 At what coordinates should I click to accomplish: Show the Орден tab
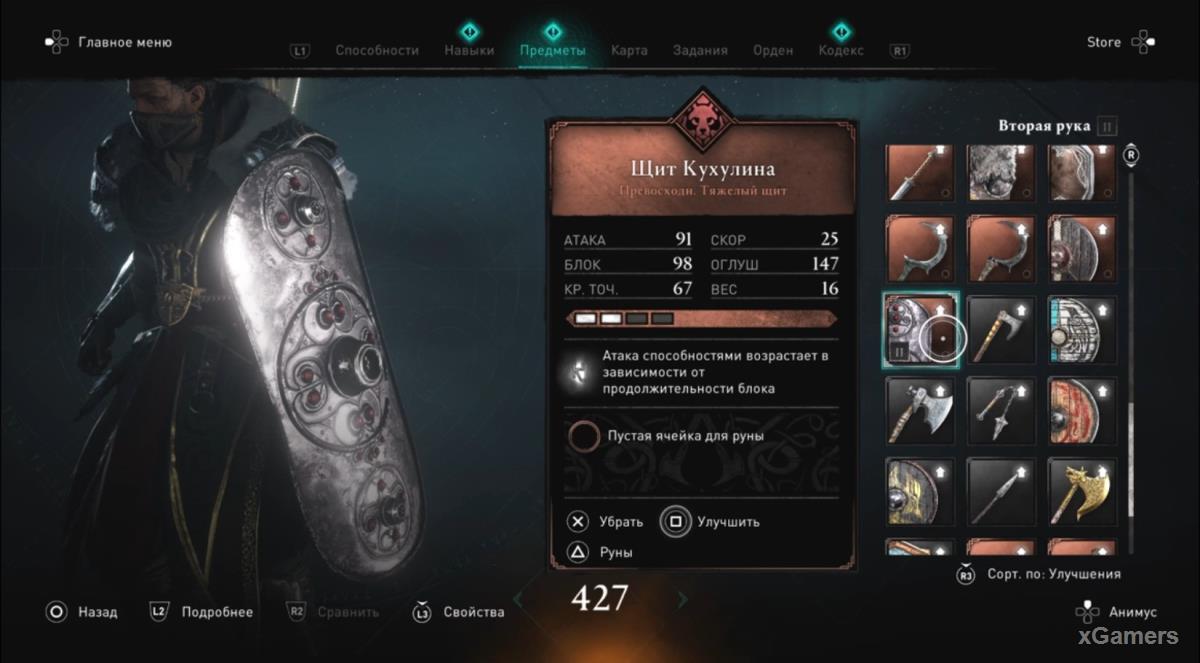tap(774, 50)
